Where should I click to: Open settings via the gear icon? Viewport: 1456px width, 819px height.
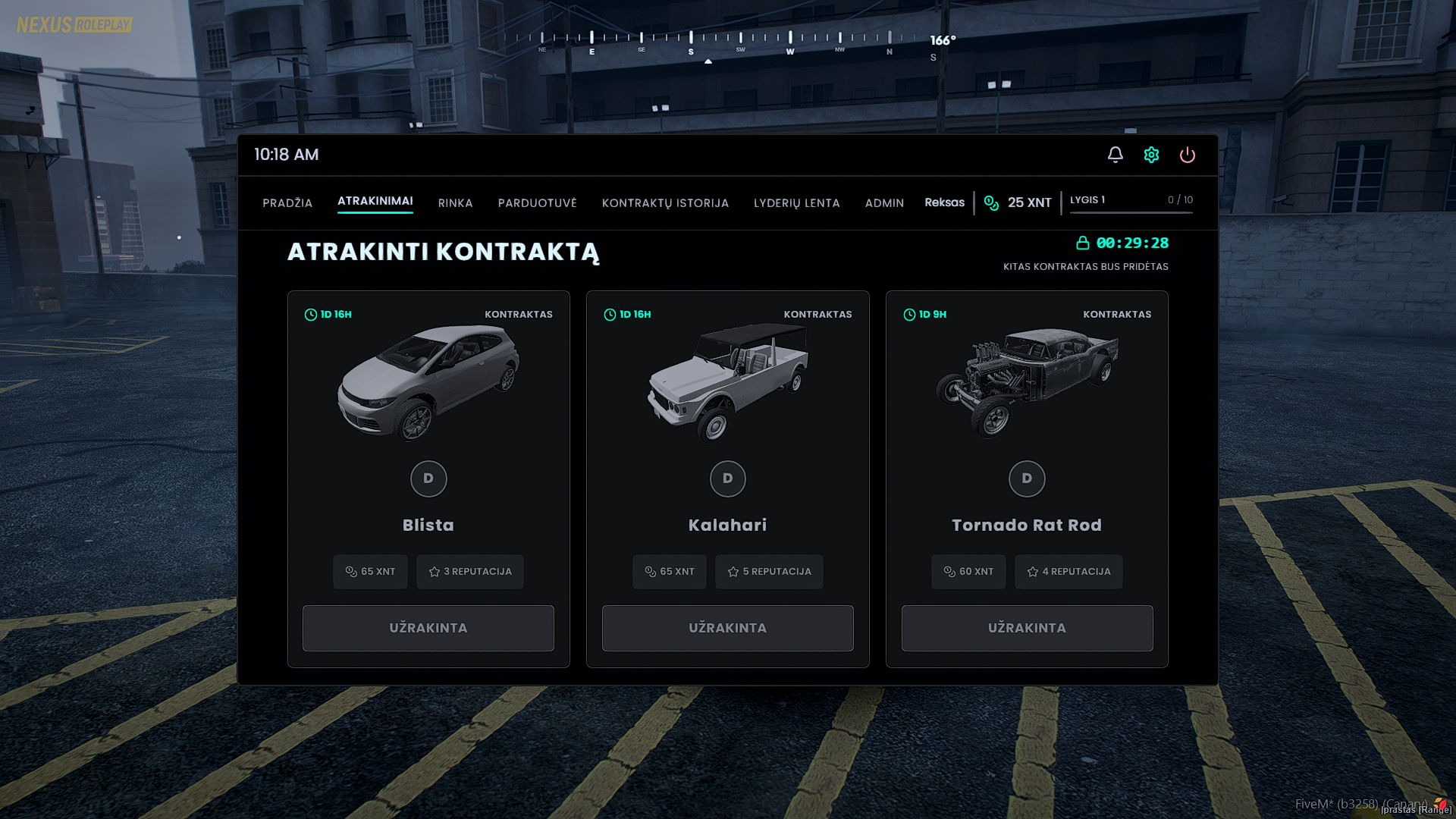coord(1151,155)
